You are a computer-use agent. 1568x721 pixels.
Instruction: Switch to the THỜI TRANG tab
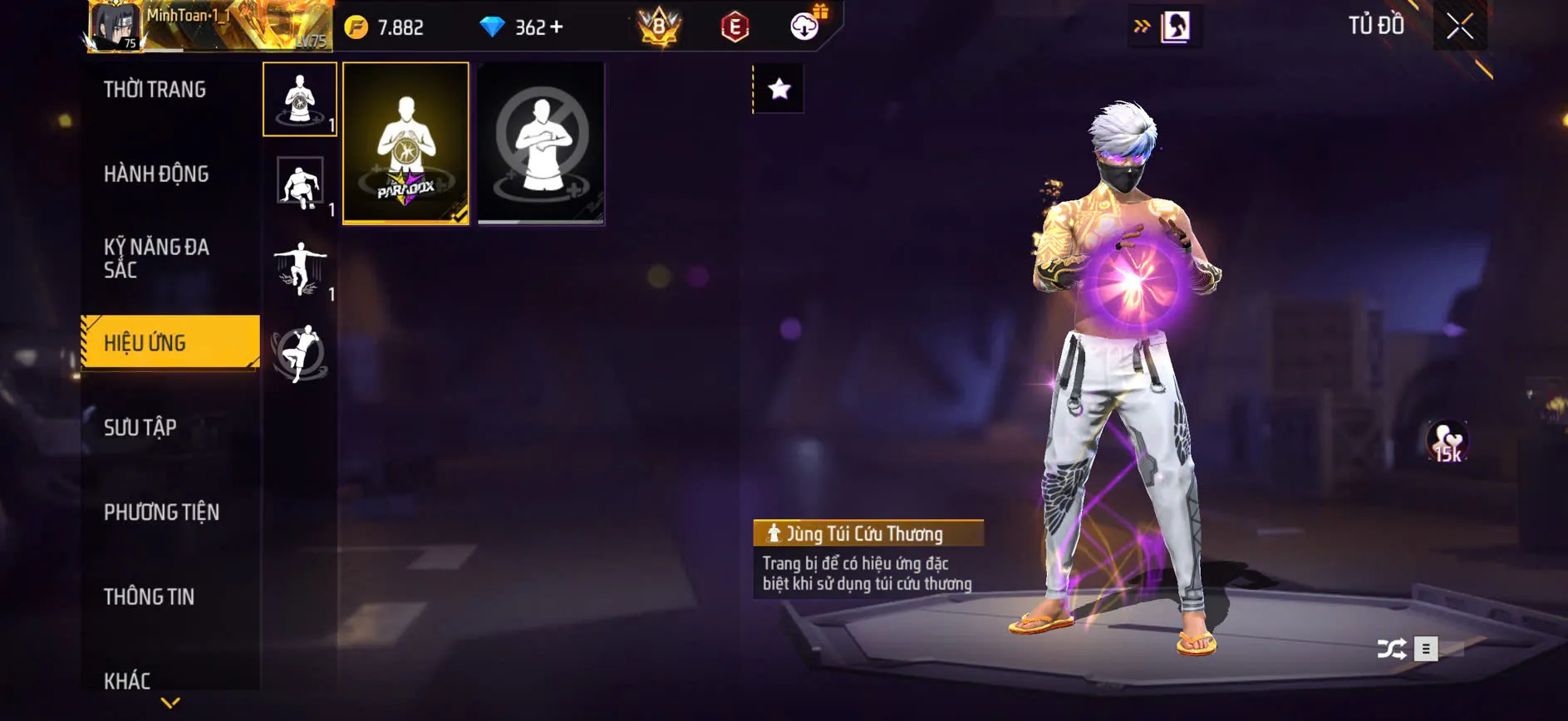pos(155,89)
